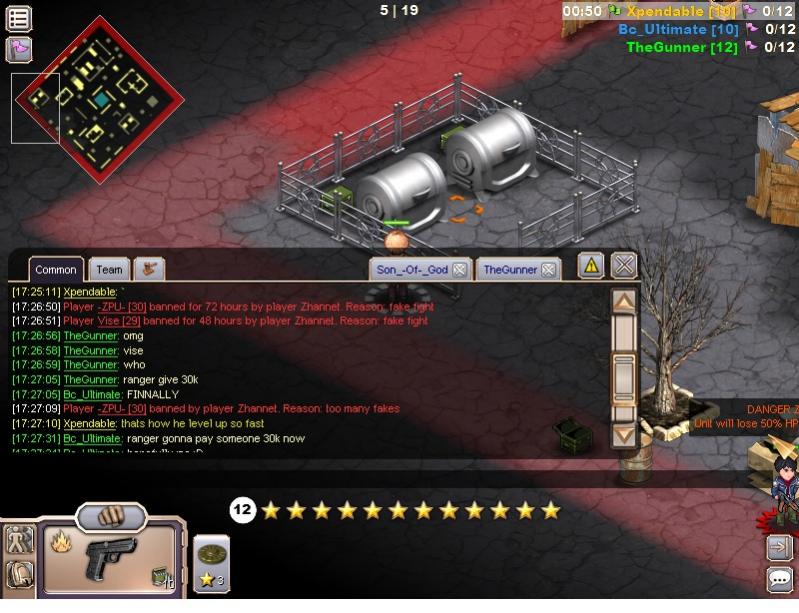Switch to the Common chat tab
This screenshot has width=799, height=613.
tap(56, 269)
